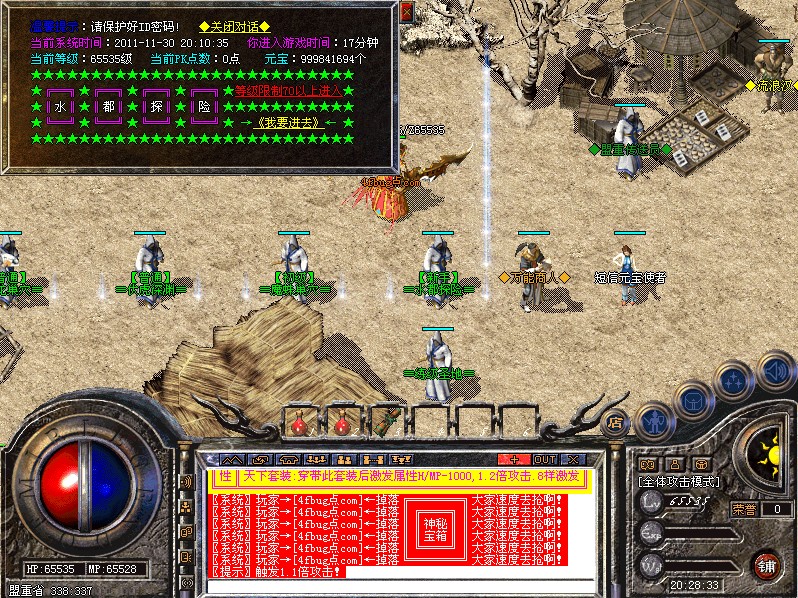
Task: Open the 店 shop button
Action: pos(614,423)
